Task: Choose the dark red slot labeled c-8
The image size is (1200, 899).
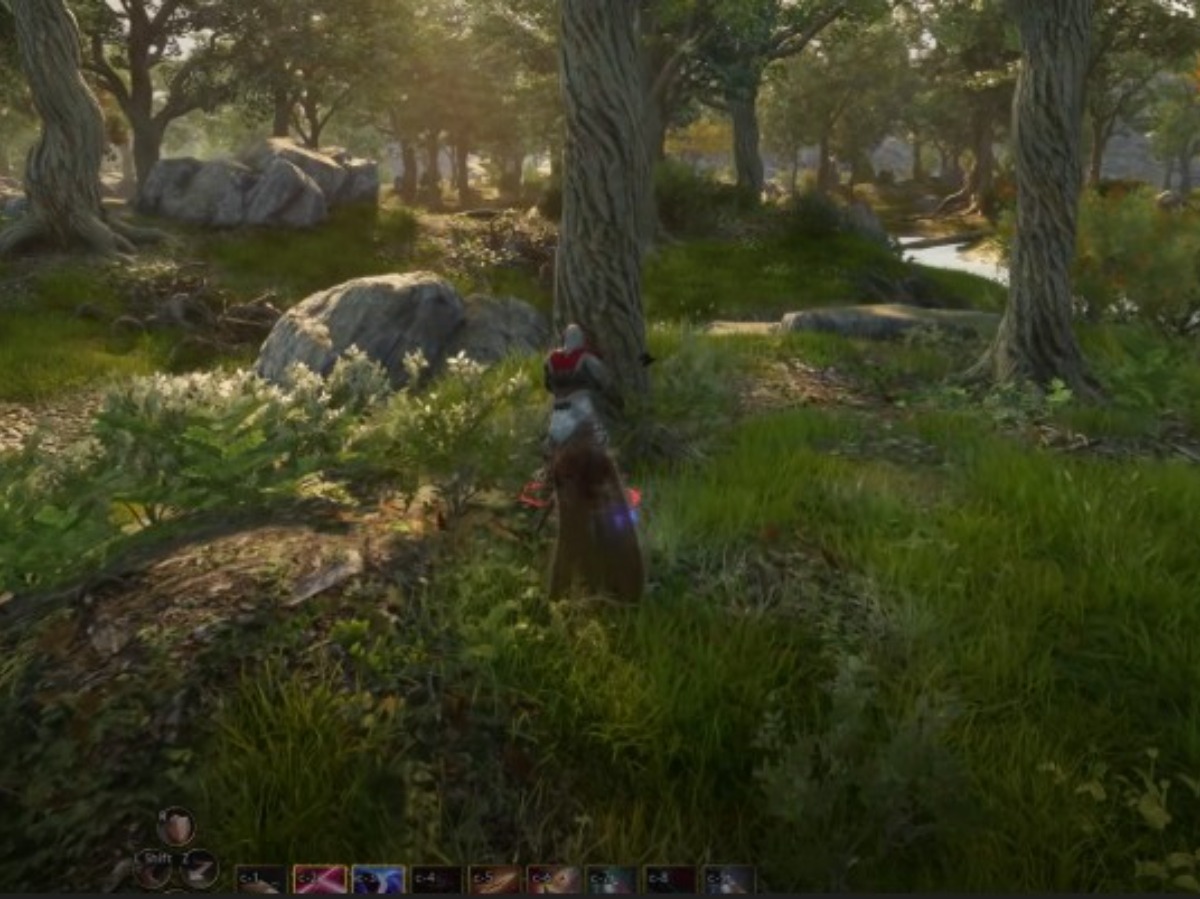Action: [x=670, y=879]
